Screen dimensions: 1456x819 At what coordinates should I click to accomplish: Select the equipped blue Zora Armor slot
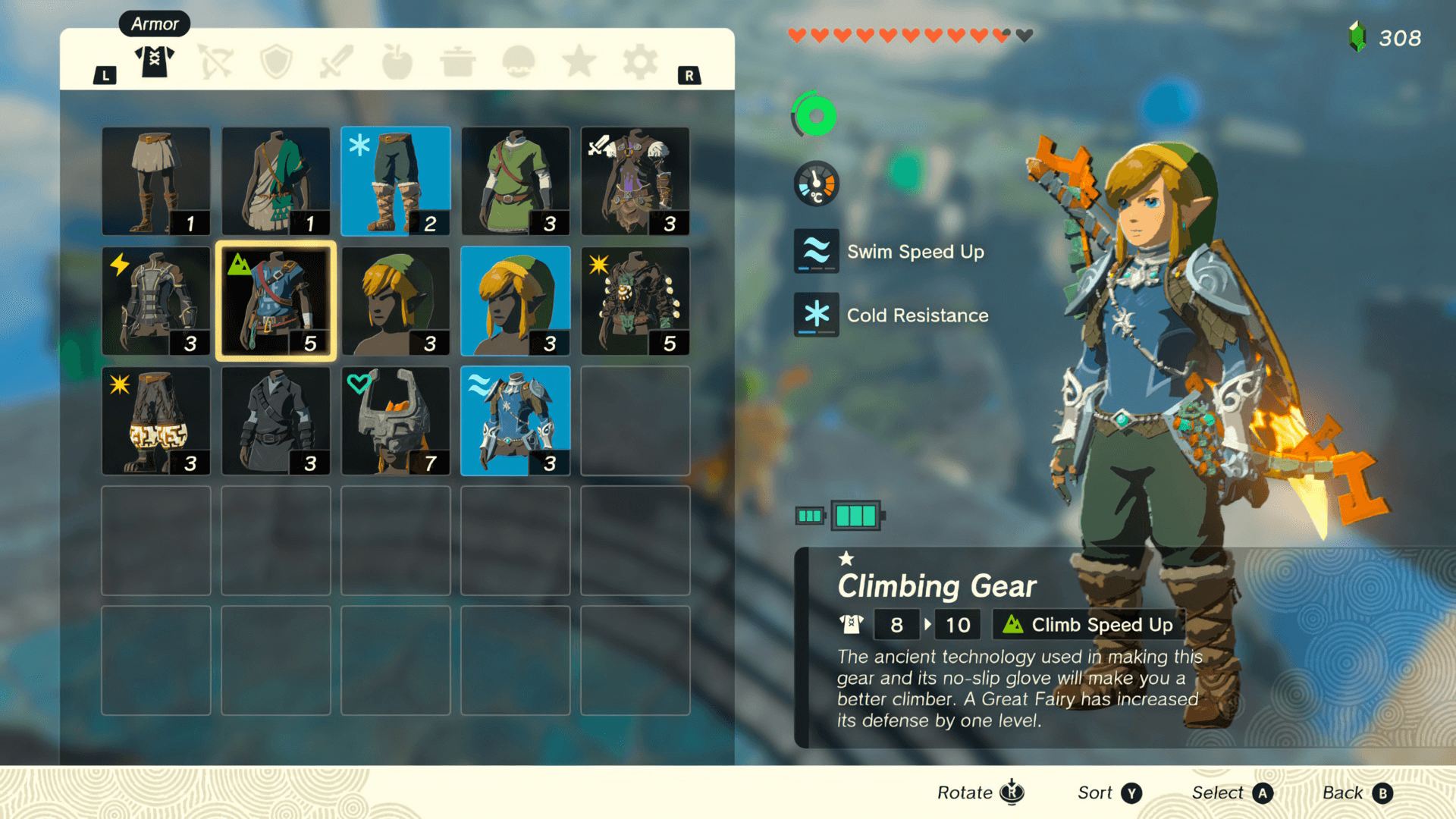(x=515, y=421)
